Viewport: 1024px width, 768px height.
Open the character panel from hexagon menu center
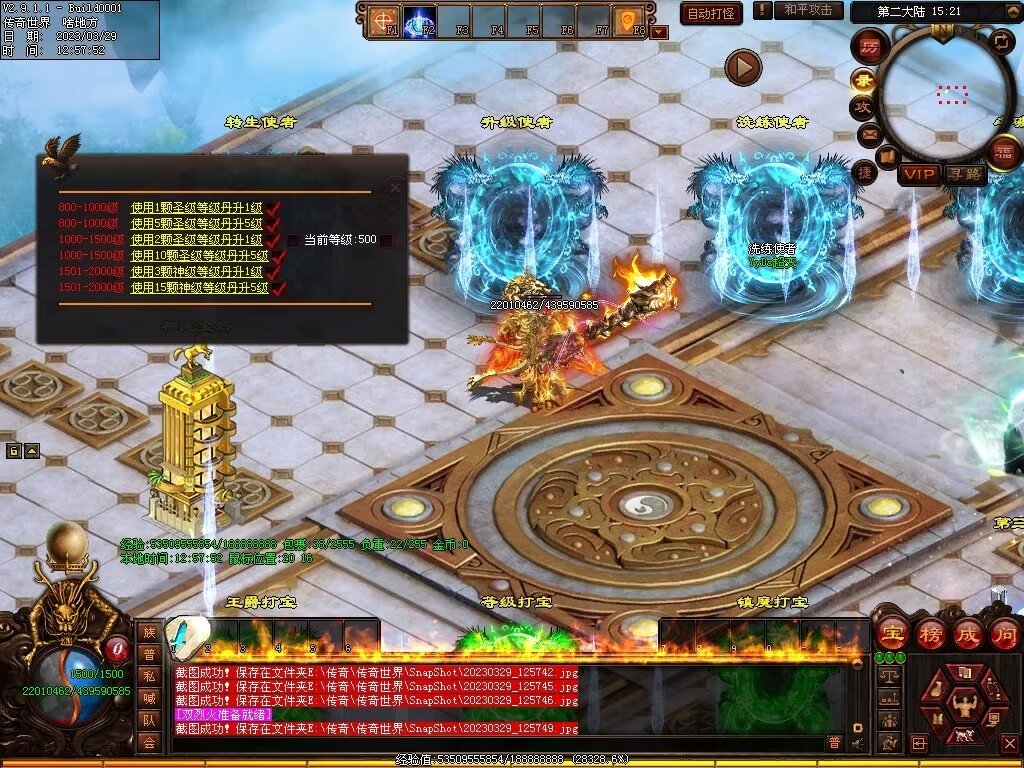[x=963, y=700]
